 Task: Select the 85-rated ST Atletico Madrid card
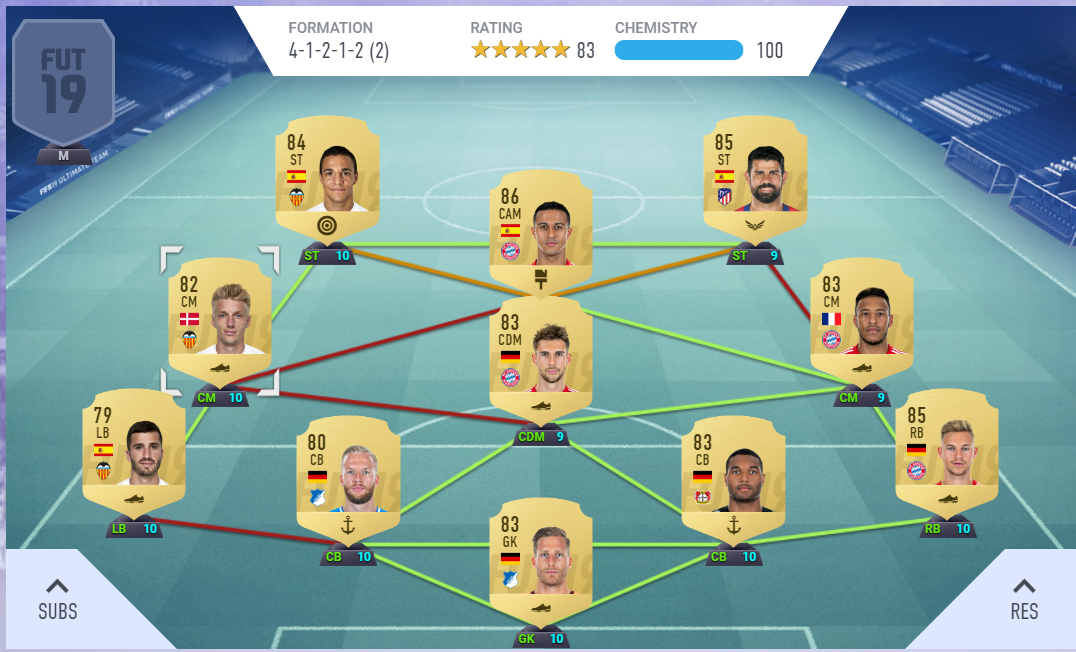pyautogui.click(x=755, y=180)
